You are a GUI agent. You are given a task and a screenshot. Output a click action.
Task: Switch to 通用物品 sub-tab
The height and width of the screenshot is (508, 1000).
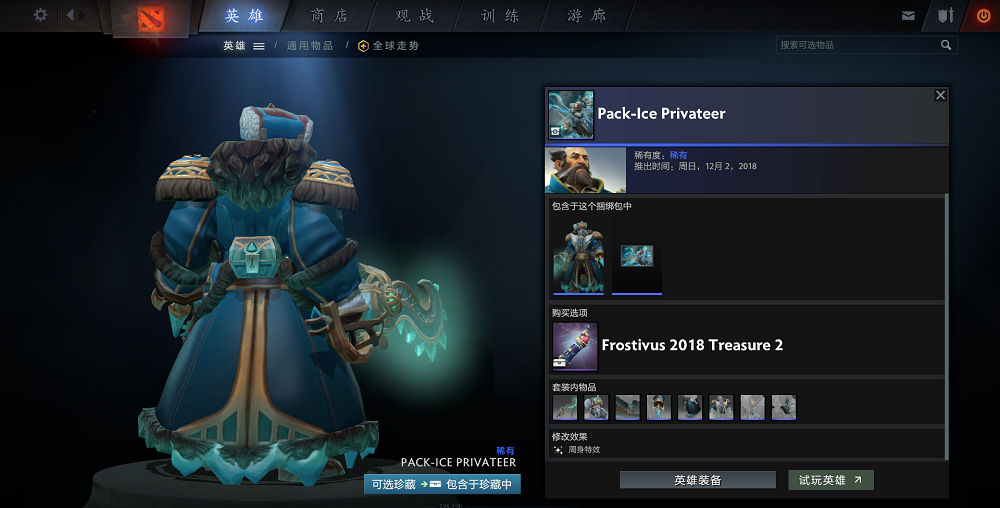[x=310, y=46]
